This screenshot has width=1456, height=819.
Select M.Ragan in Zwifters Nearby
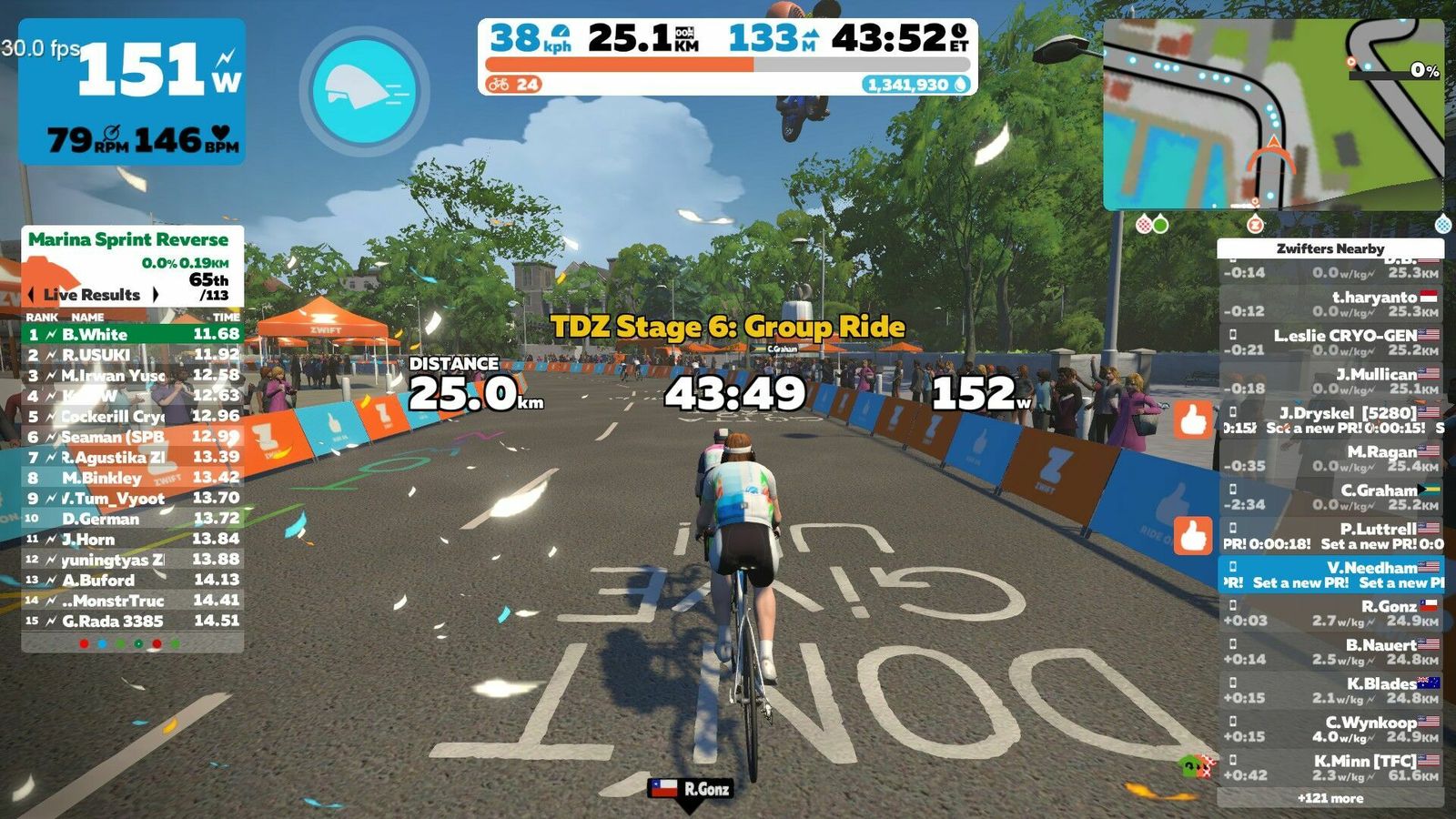point(1330,459)
